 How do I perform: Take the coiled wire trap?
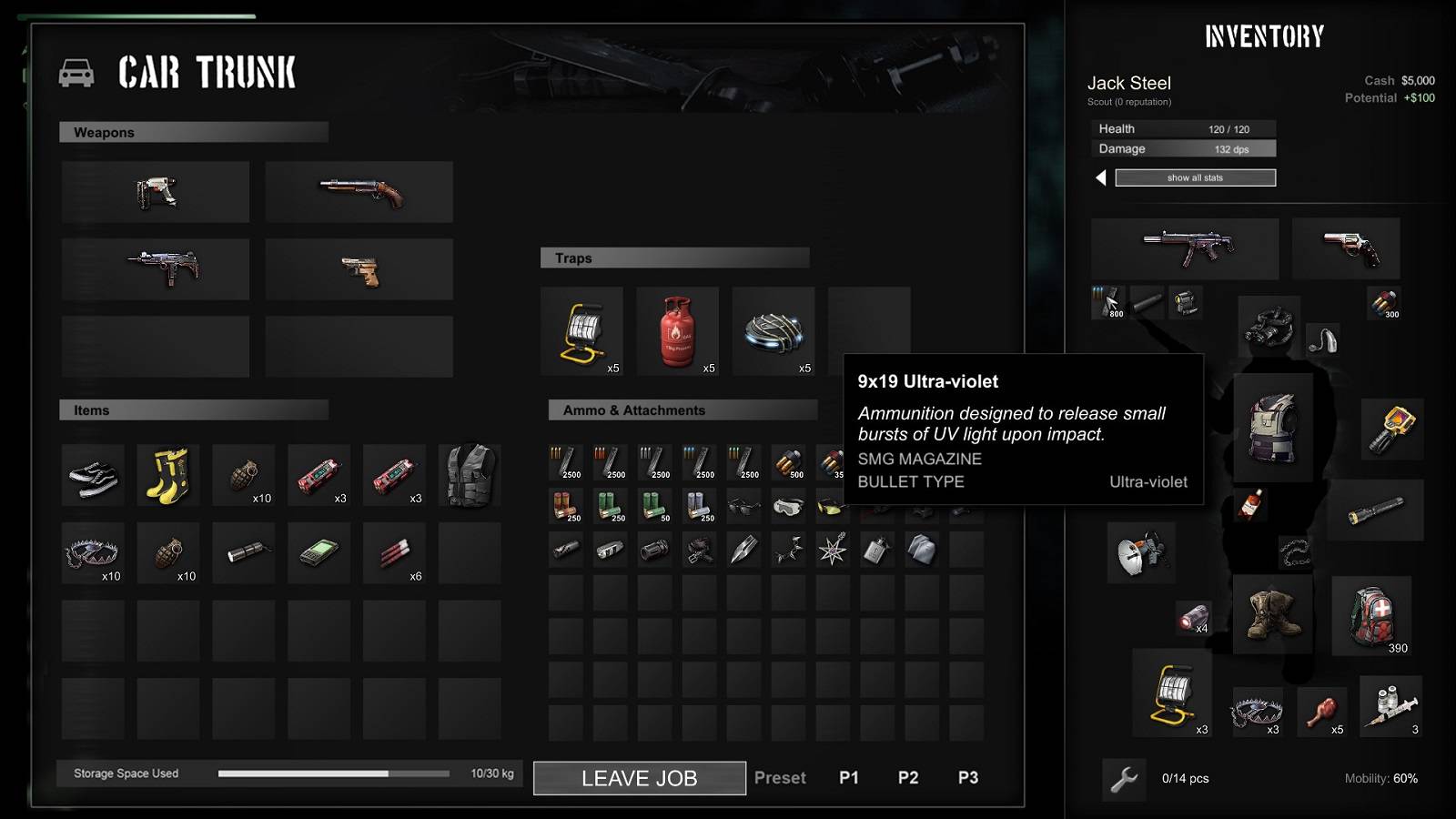tap(773, 331)
